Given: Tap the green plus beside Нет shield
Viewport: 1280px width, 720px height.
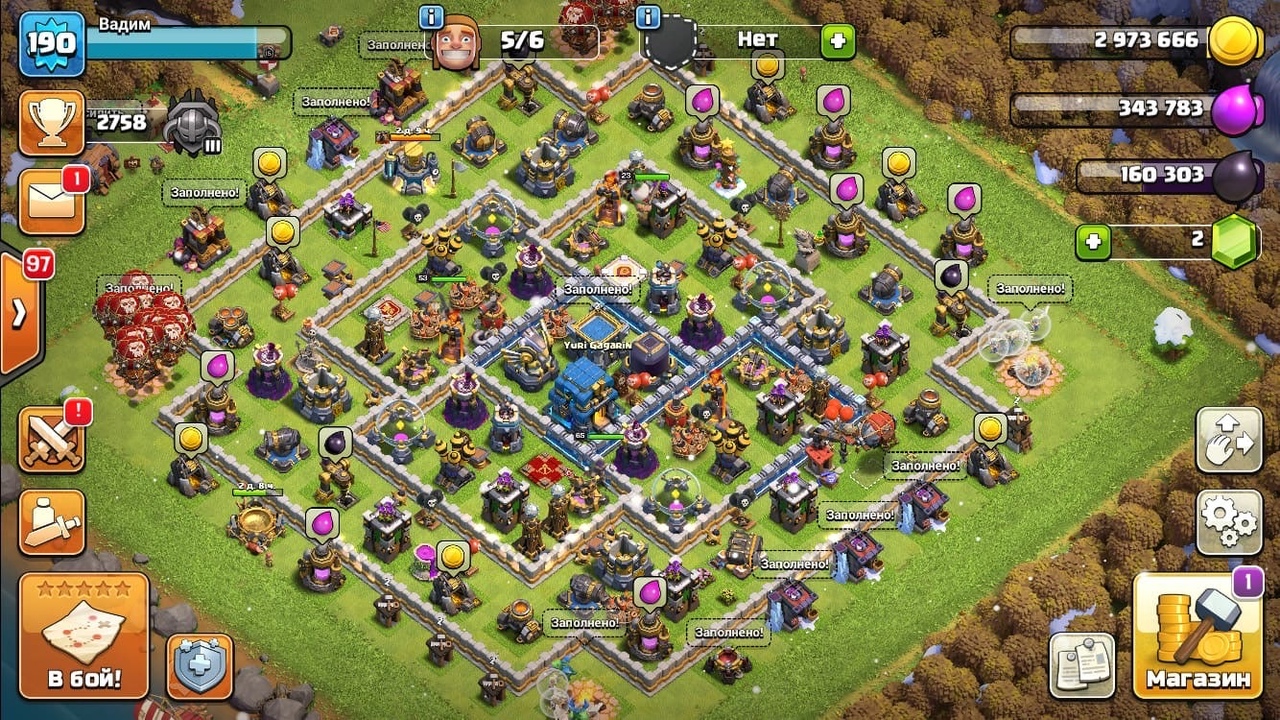Looking at the screenshot, I should 838,41.
